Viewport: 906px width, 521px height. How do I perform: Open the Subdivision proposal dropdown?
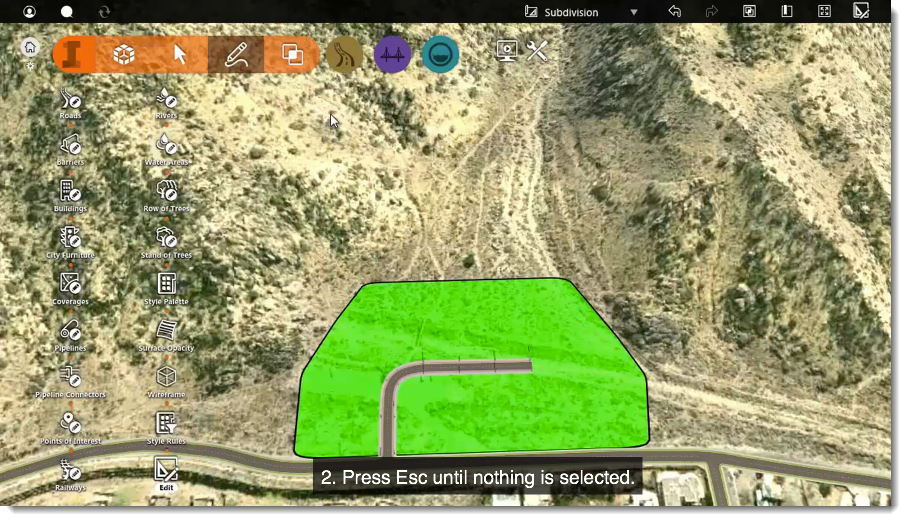pos(634,12)
